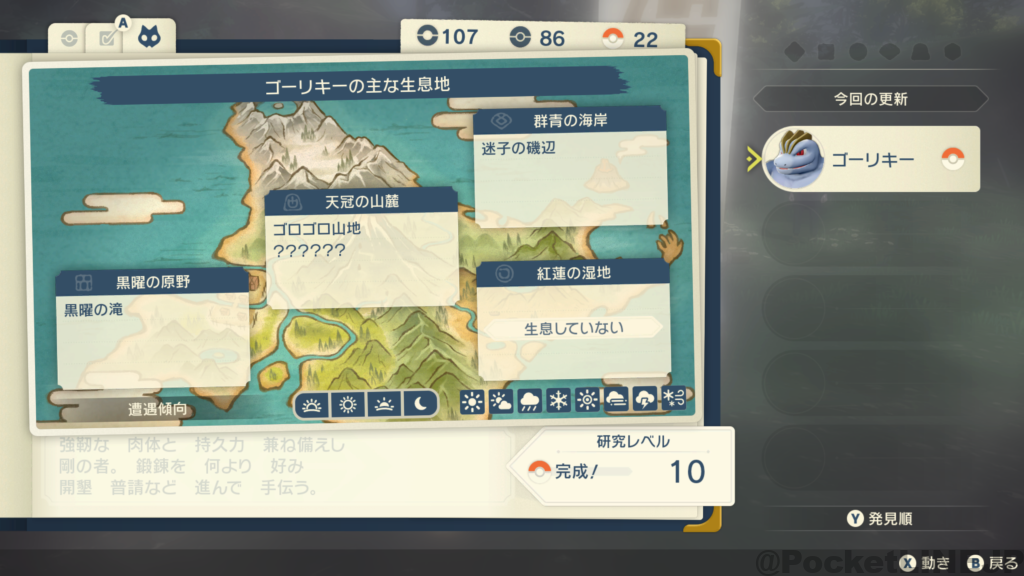The image size is (1024, 576).
Task: Click the blizzard weather icon
Action: pyautogui.click(x=674, y=402)
